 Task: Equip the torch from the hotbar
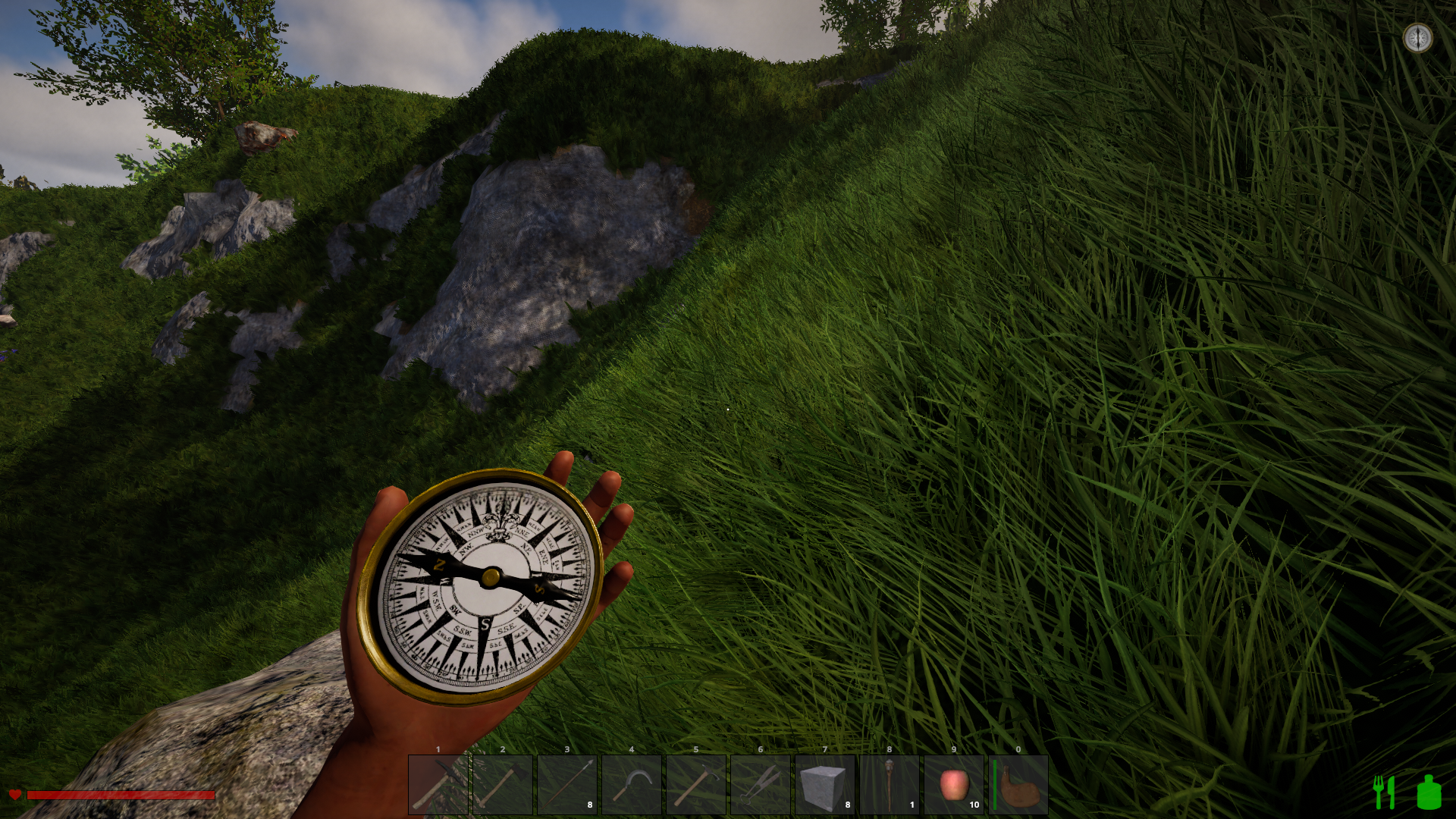pyautogui.click(x=890, y=785)
